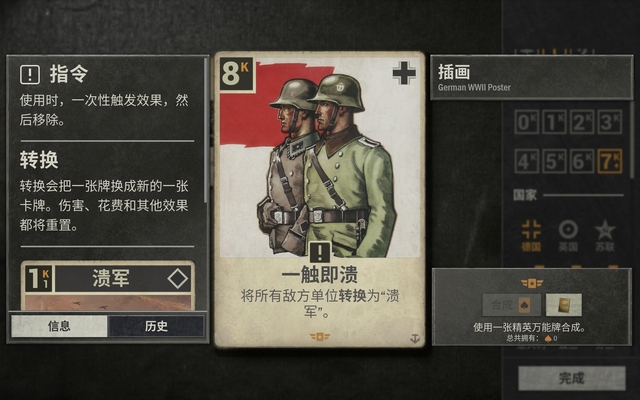Filter by cost 2K

[x=581, y=123]
